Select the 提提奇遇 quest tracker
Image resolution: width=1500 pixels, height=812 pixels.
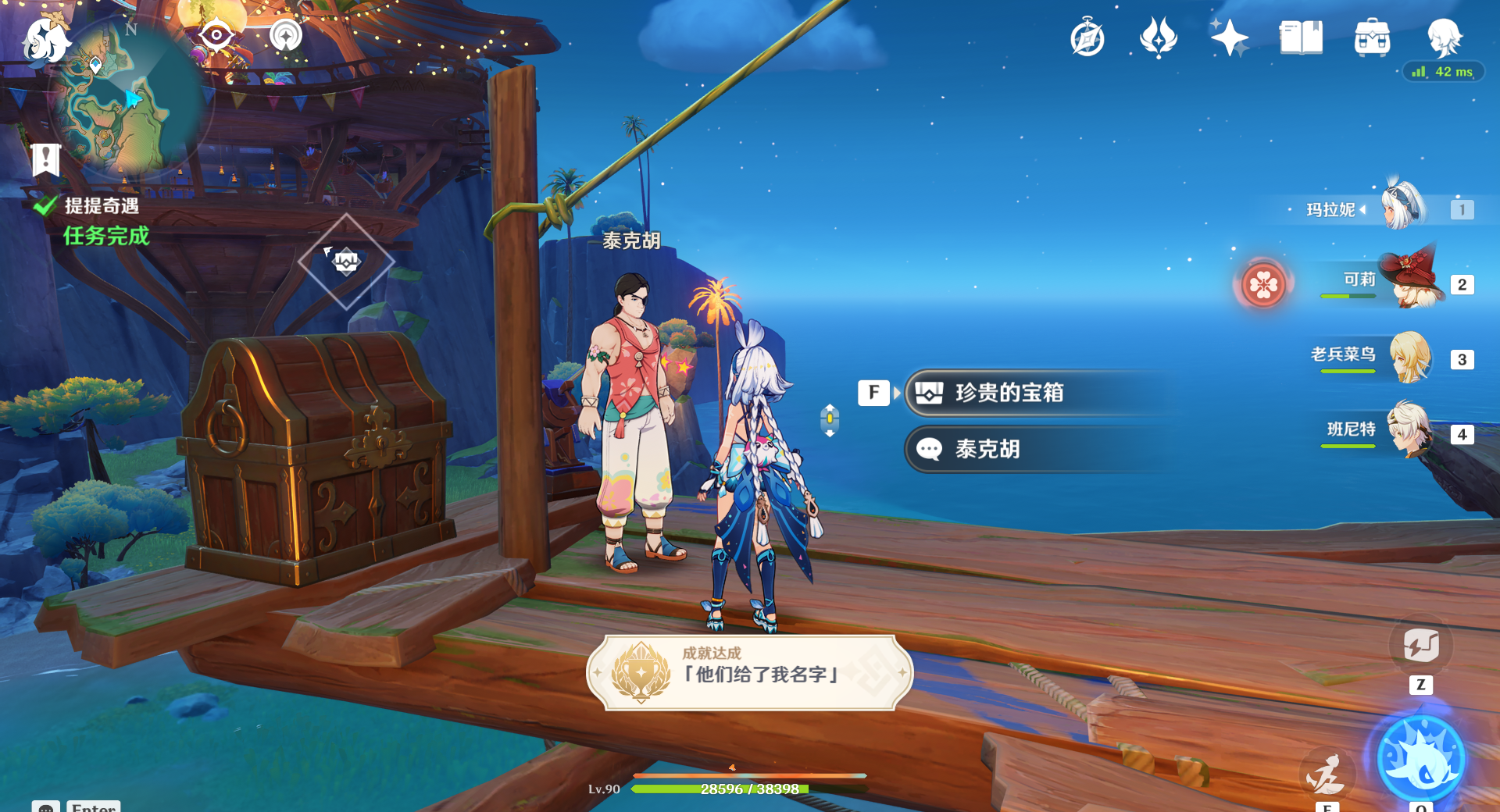tap(102, 206)
